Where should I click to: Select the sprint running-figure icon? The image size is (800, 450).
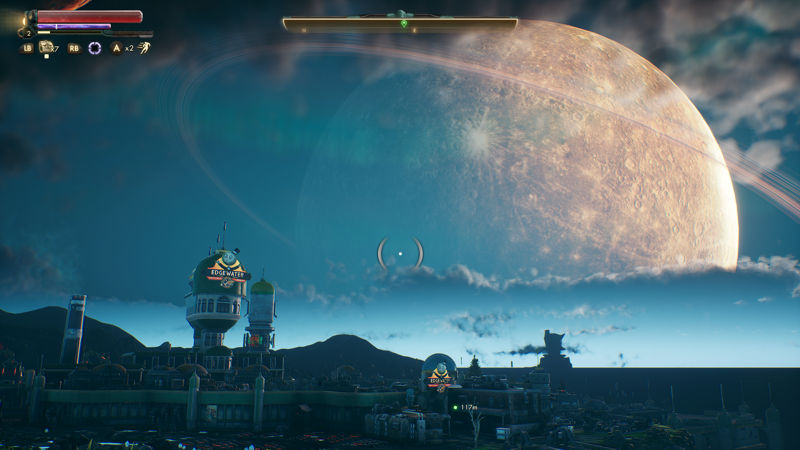click(x=144, y=47)
